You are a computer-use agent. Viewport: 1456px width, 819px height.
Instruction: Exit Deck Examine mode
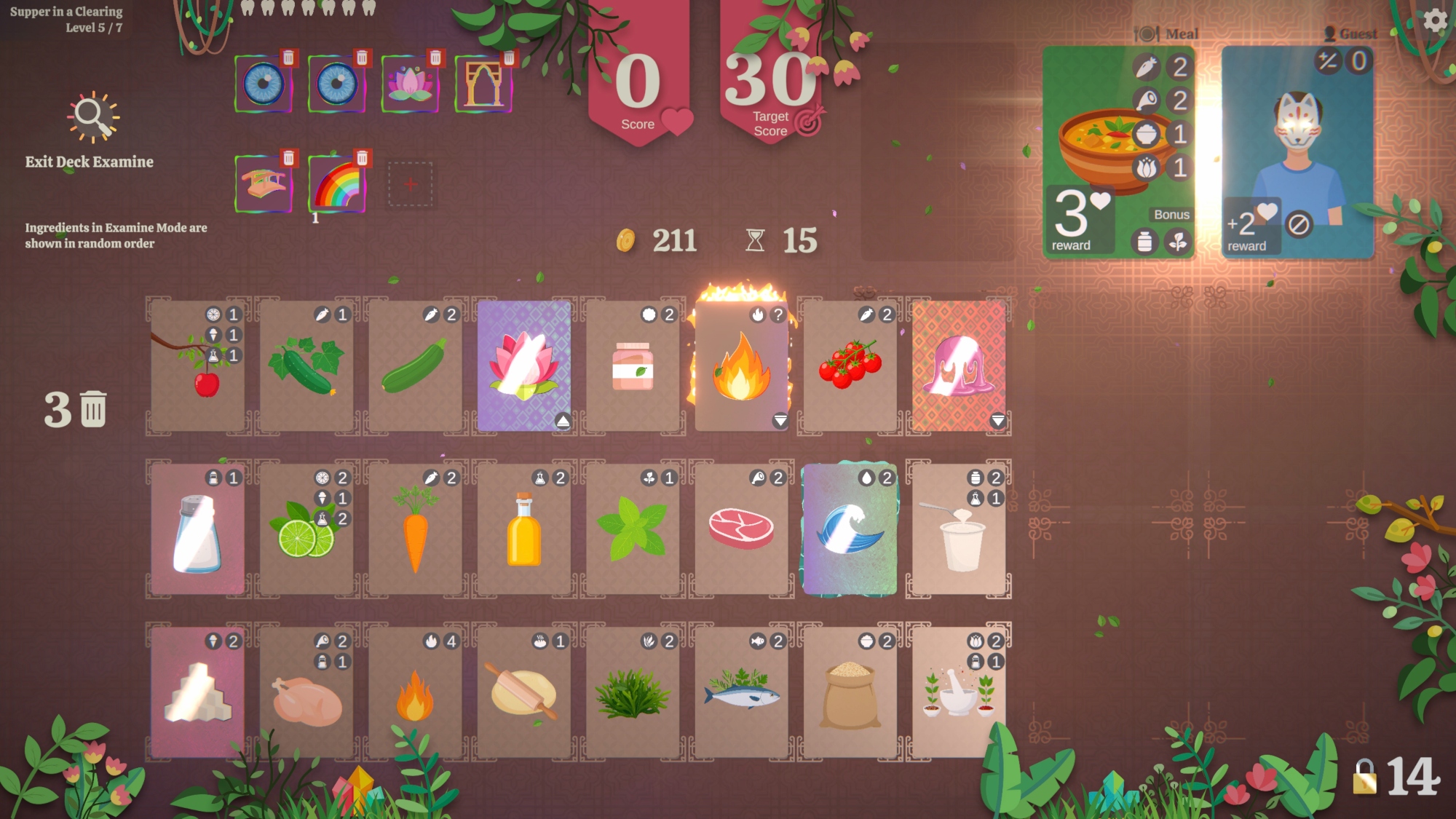[x=90, y=131]
